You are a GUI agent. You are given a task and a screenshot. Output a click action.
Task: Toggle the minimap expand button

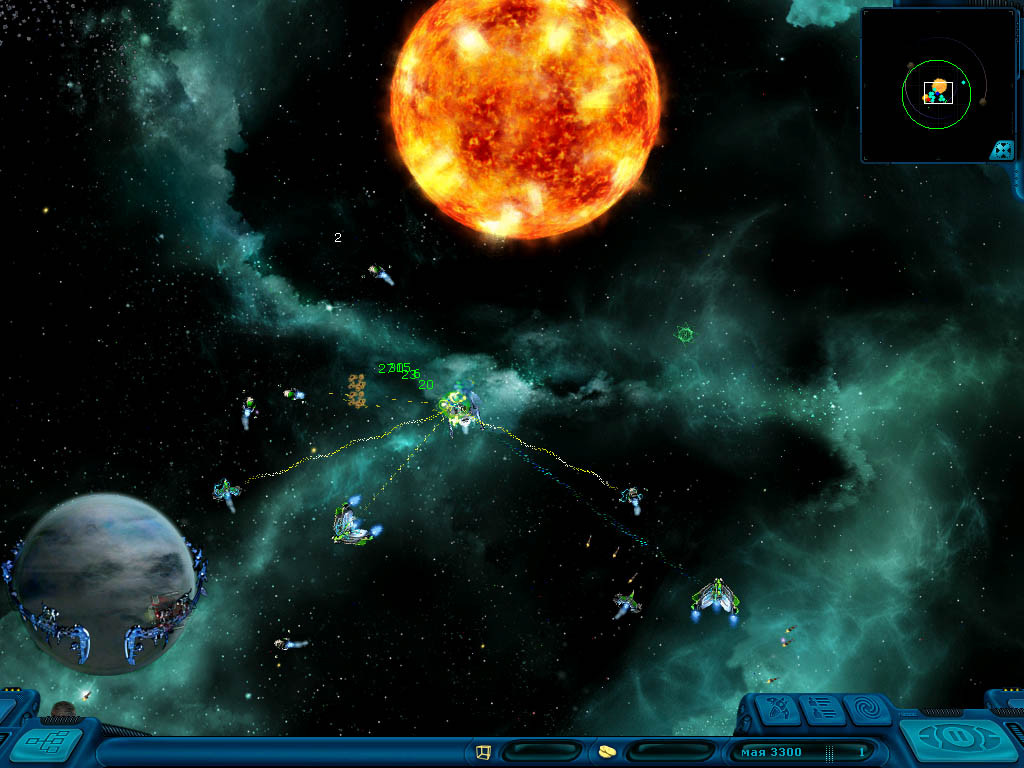[x=1001, y=150]
